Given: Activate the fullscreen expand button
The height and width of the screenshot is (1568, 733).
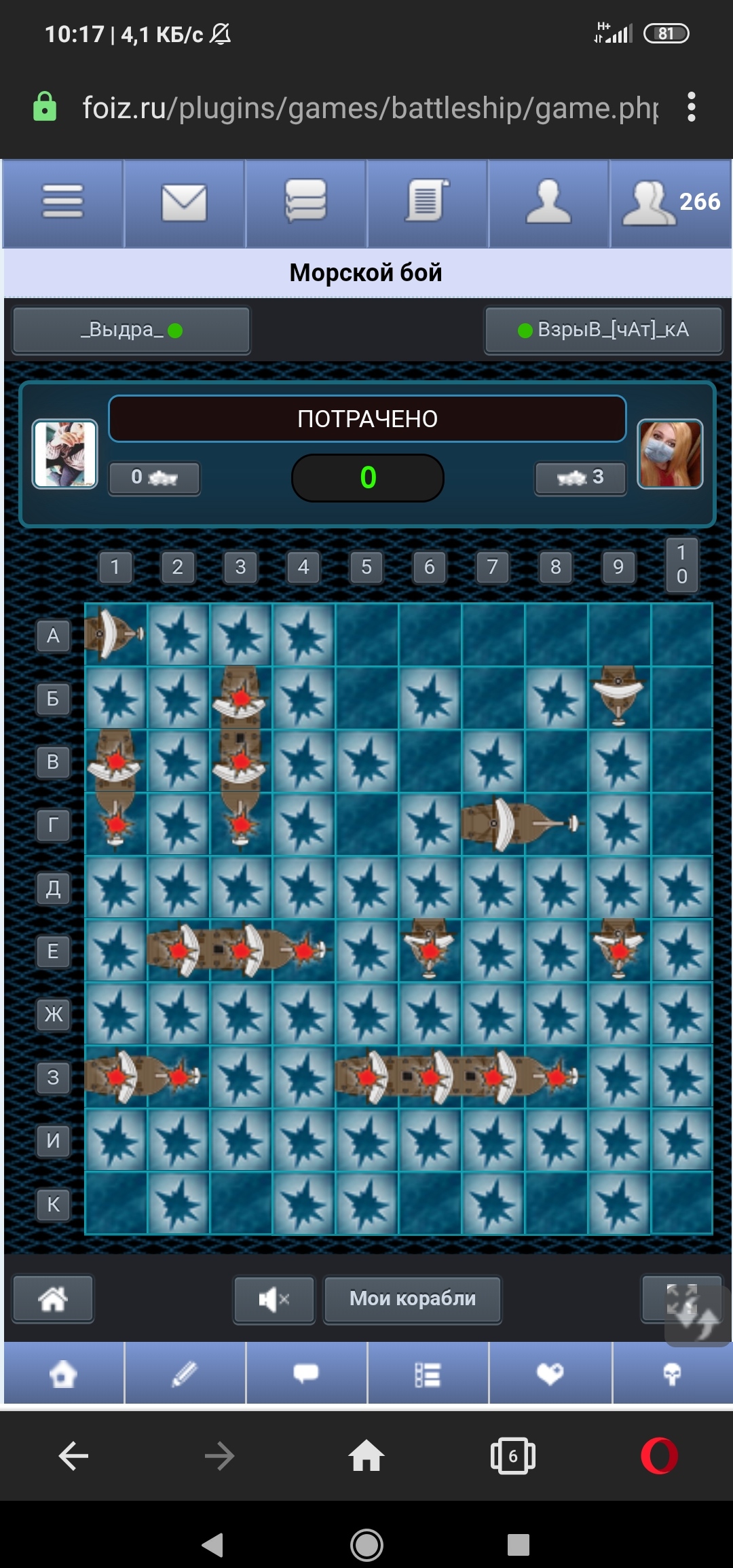Looking at the screenshot, I should [x=681, y=1298].
